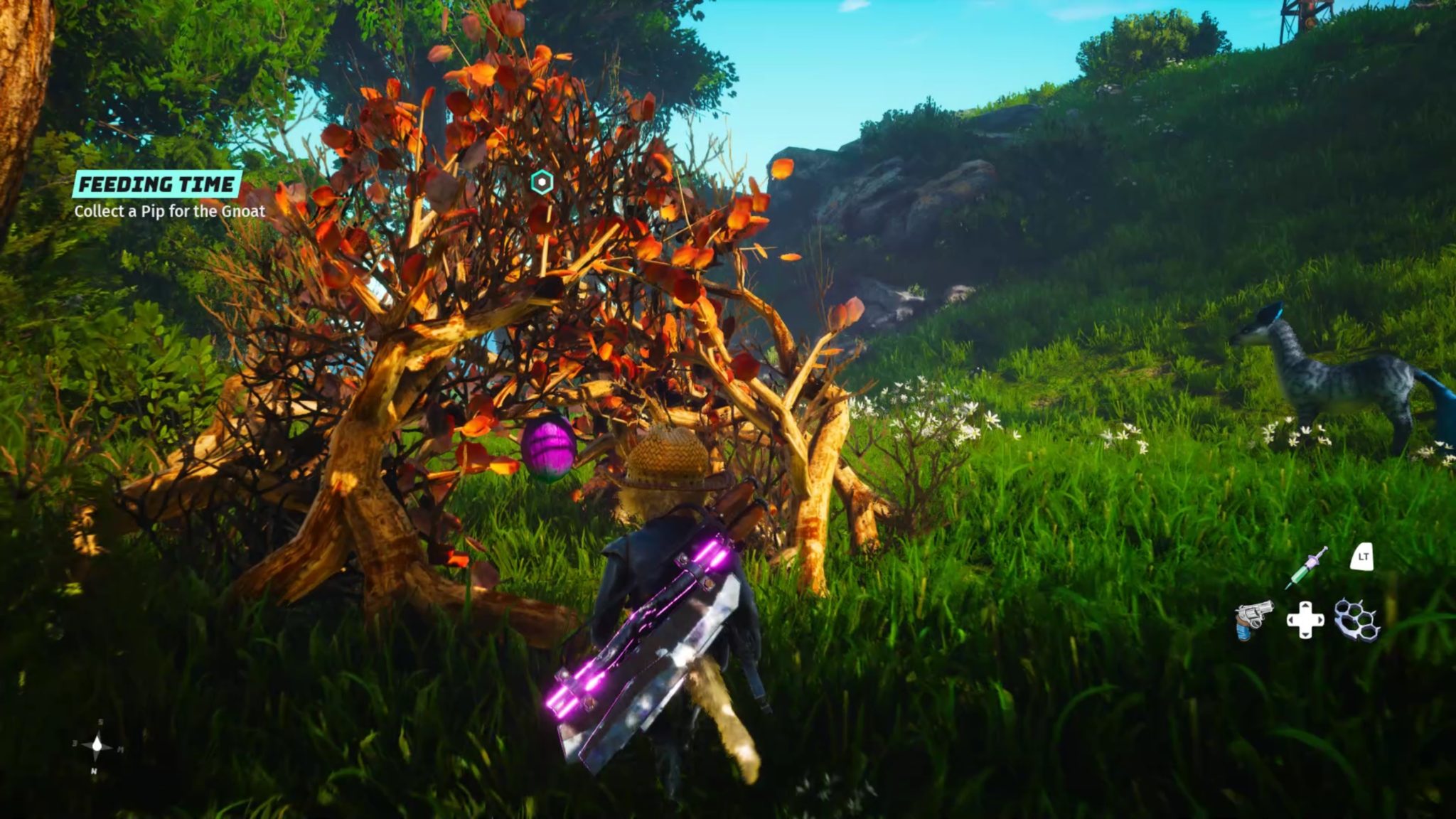
Task: Click the compass rose indicator
Action: (97, 746)
